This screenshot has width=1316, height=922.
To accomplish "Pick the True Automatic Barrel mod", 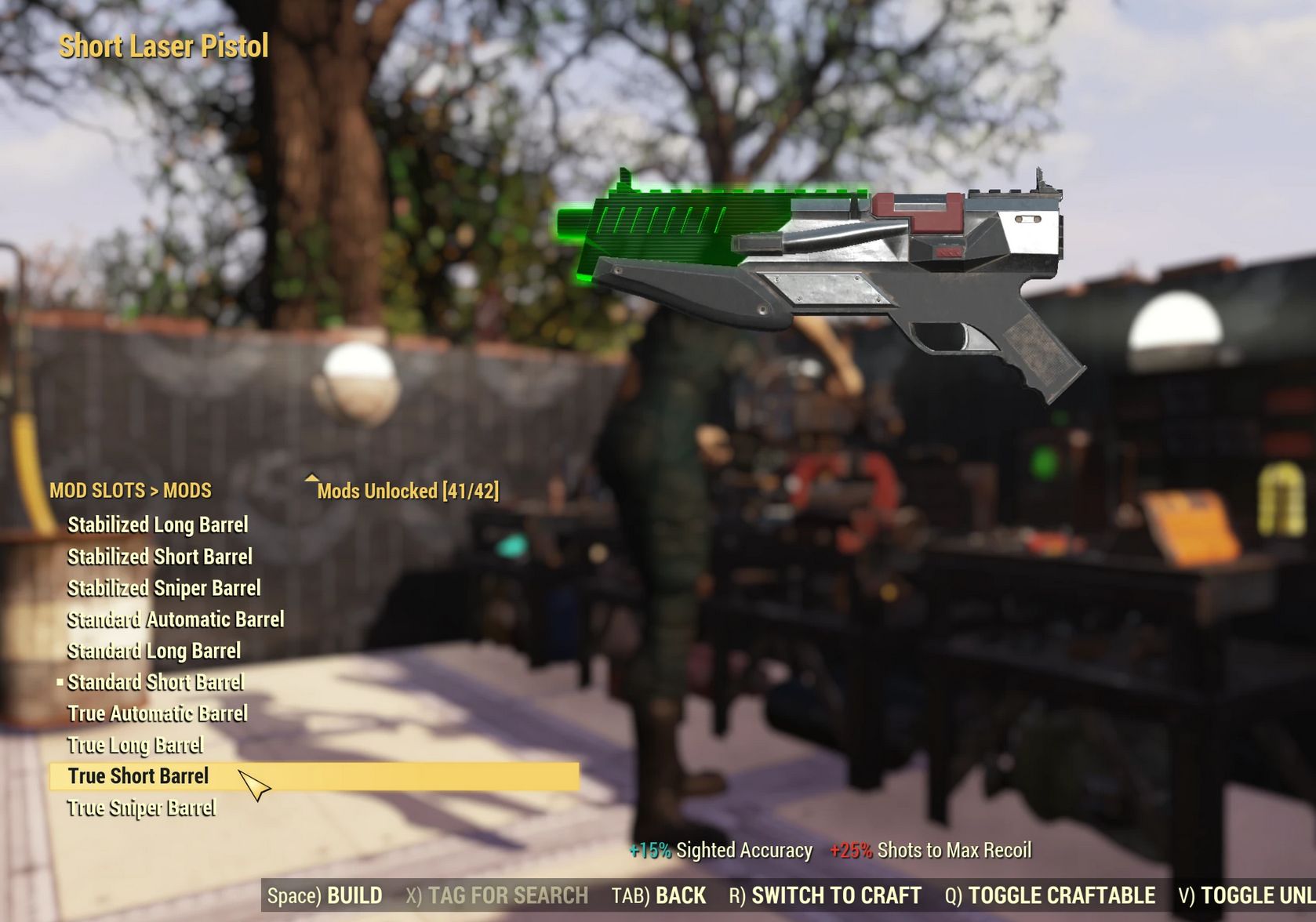I will click(158, 713).
